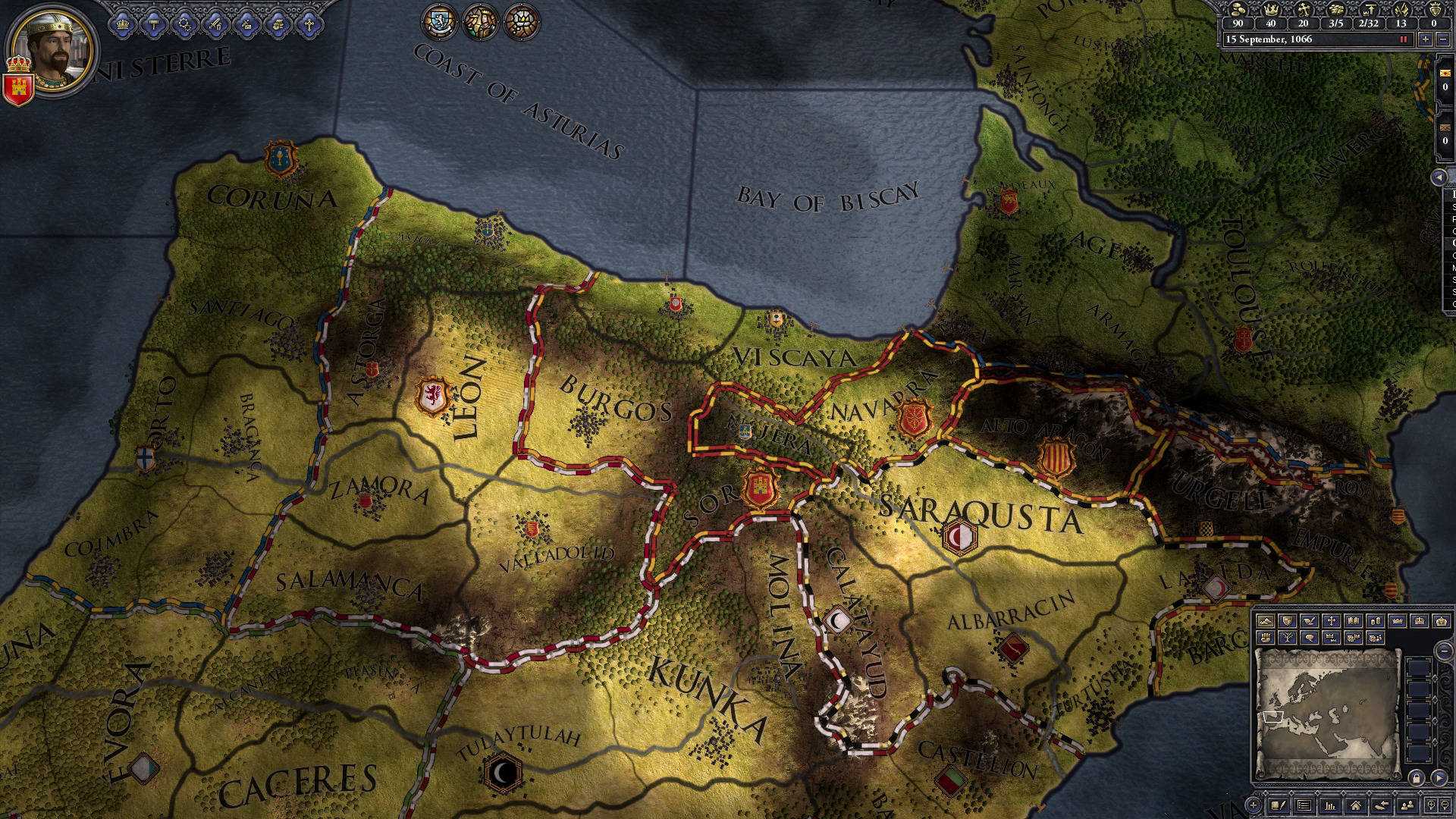Zoom out with the magnifier minus icon
Screen dimensions: 1456x819
(x=1444, y=805)
